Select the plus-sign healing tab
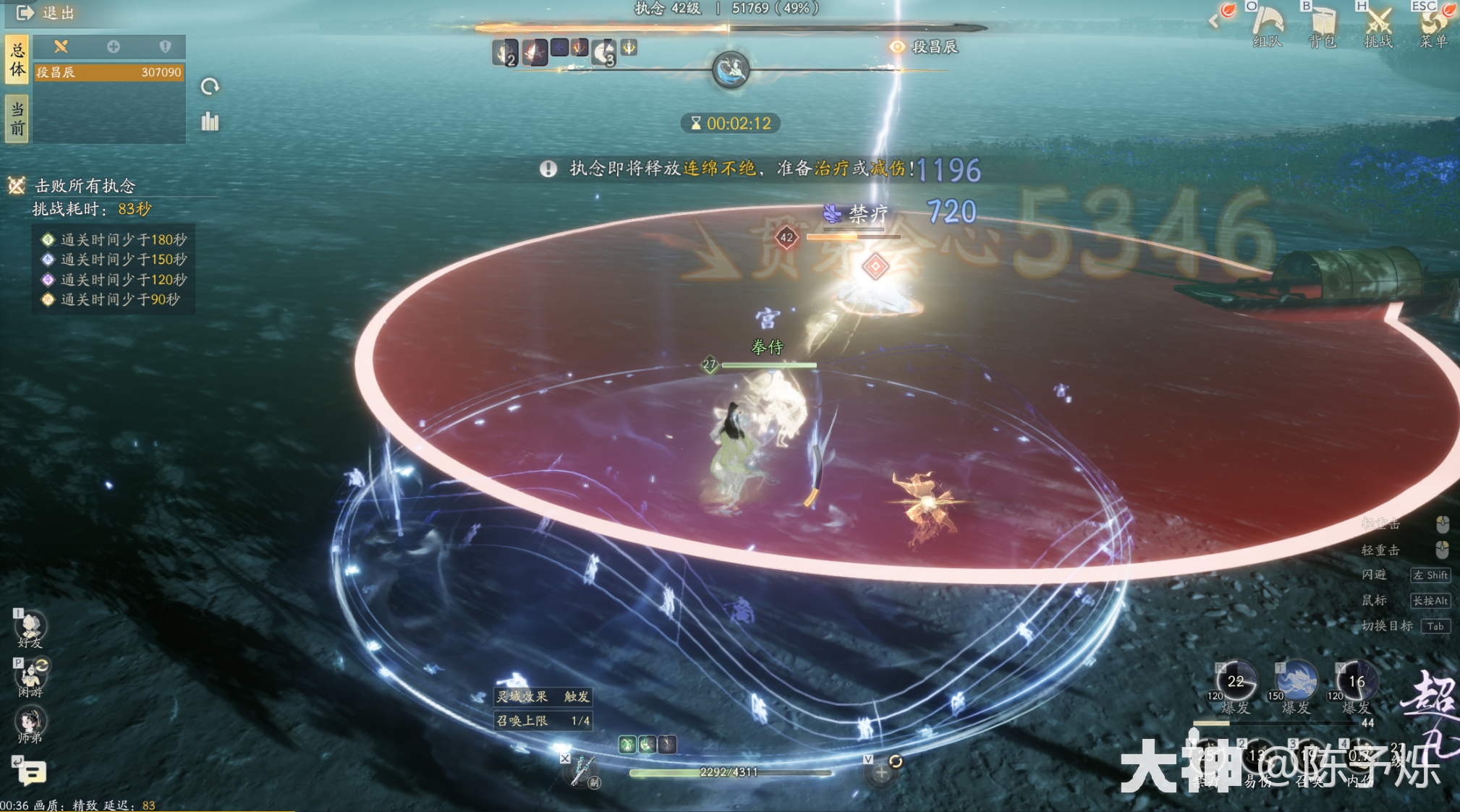The image size is (1460, 812). 114,47
